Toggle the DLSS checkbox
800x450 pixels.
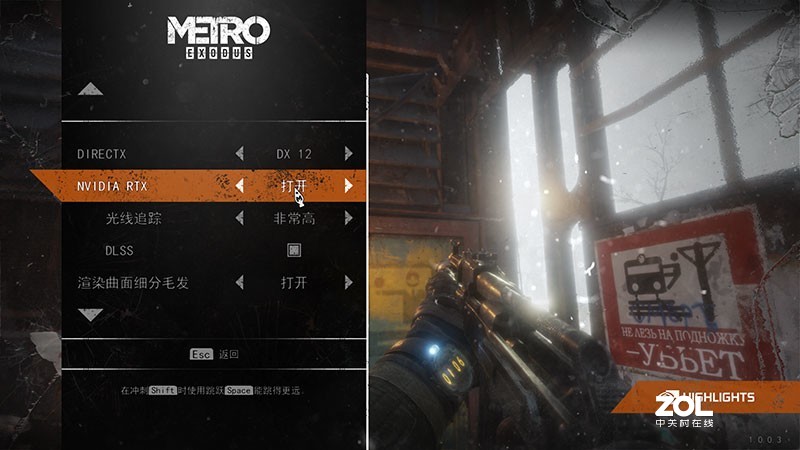click(x=294, y=250)
